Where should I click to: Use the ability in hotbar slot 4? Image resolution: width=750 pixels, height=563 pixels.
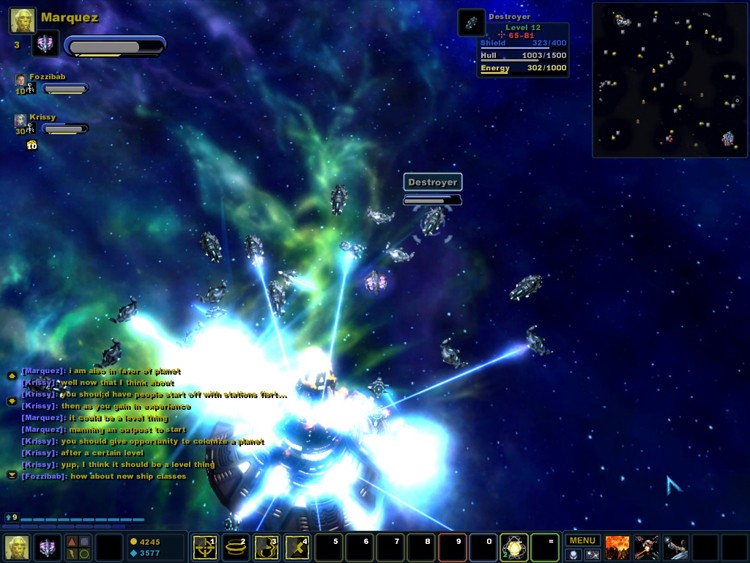tap(298, 547)
